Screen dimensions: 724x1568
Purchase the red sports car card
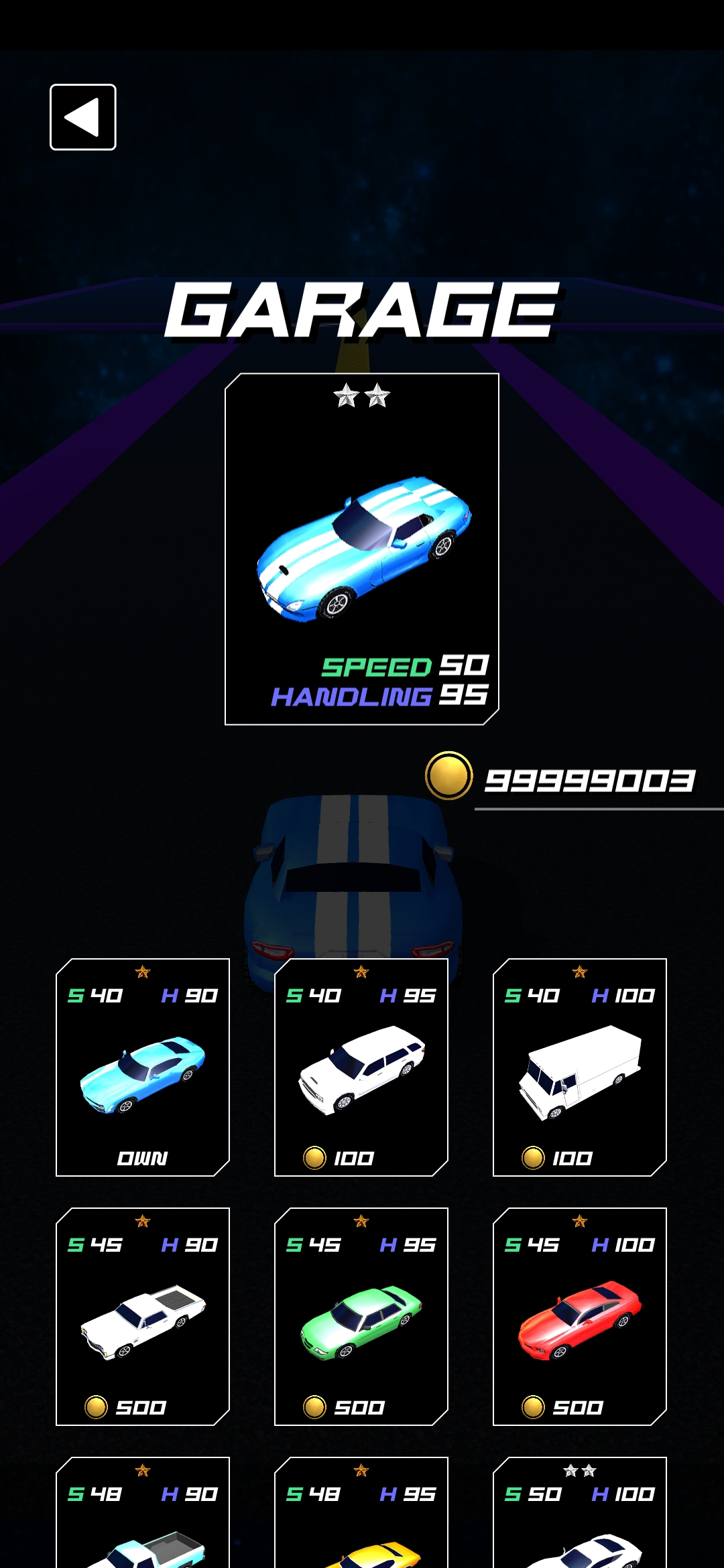(580, 1317)
